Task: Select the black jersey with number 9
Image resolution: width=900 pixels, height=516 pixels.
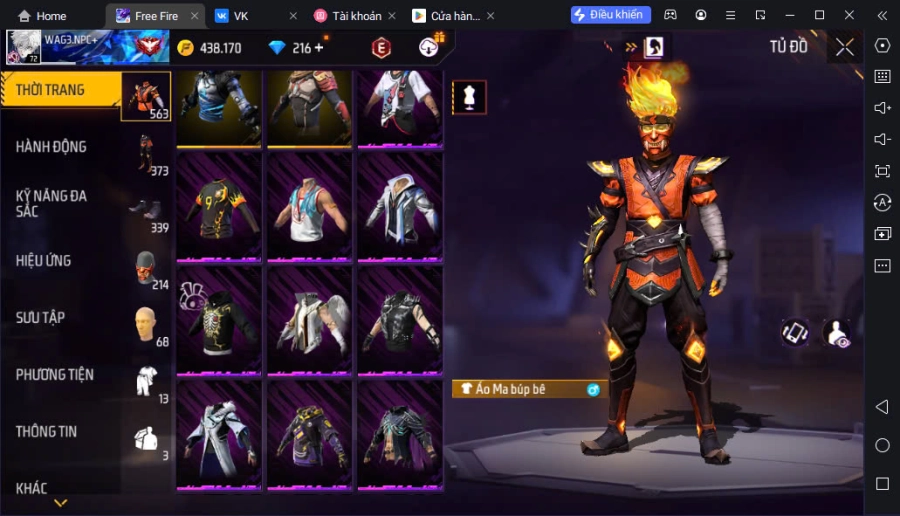Action: [x=220, y=207]
